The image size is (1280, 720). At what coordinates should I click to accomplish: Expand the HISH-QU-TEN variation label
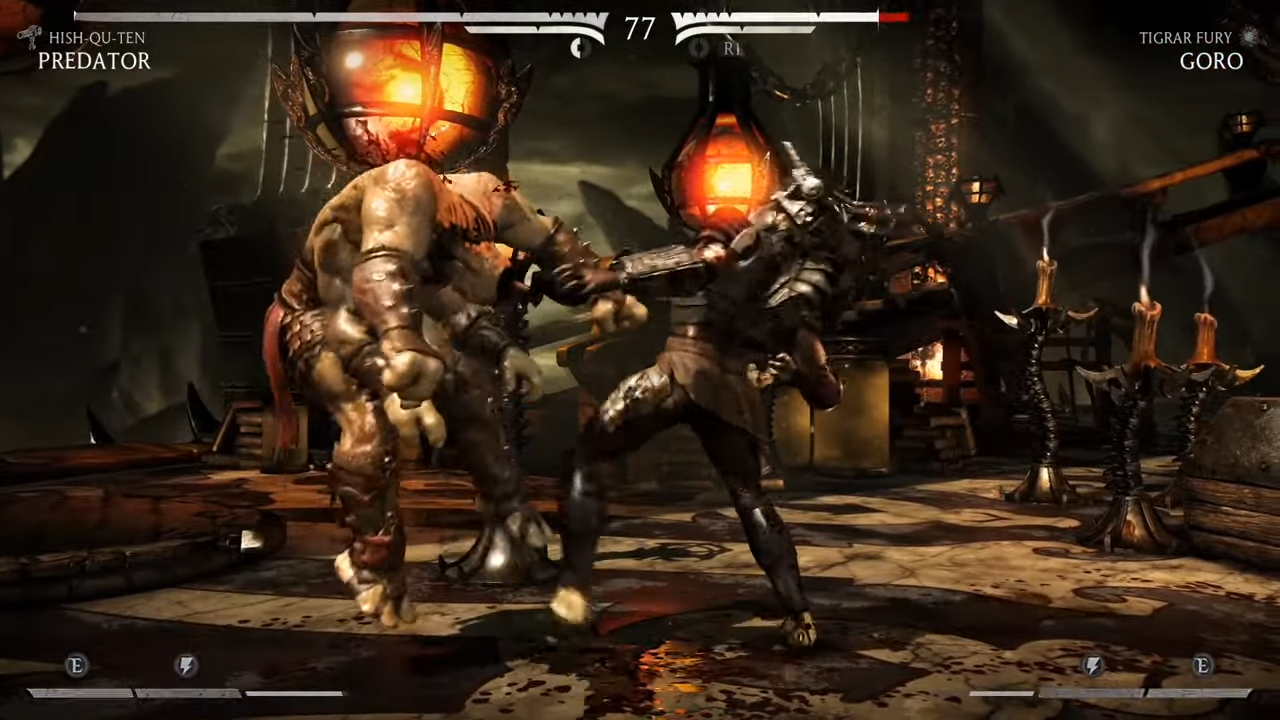click(x=96, y=37)
